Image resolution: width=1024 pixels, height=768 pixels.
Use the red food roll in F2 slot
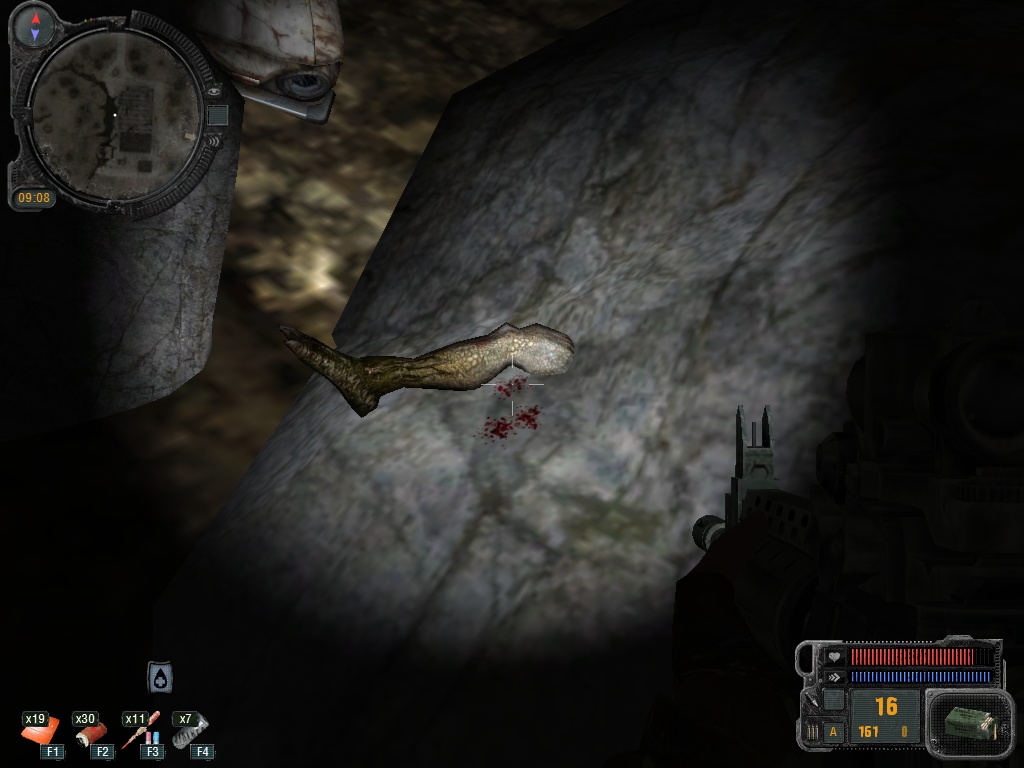(91, 734)
